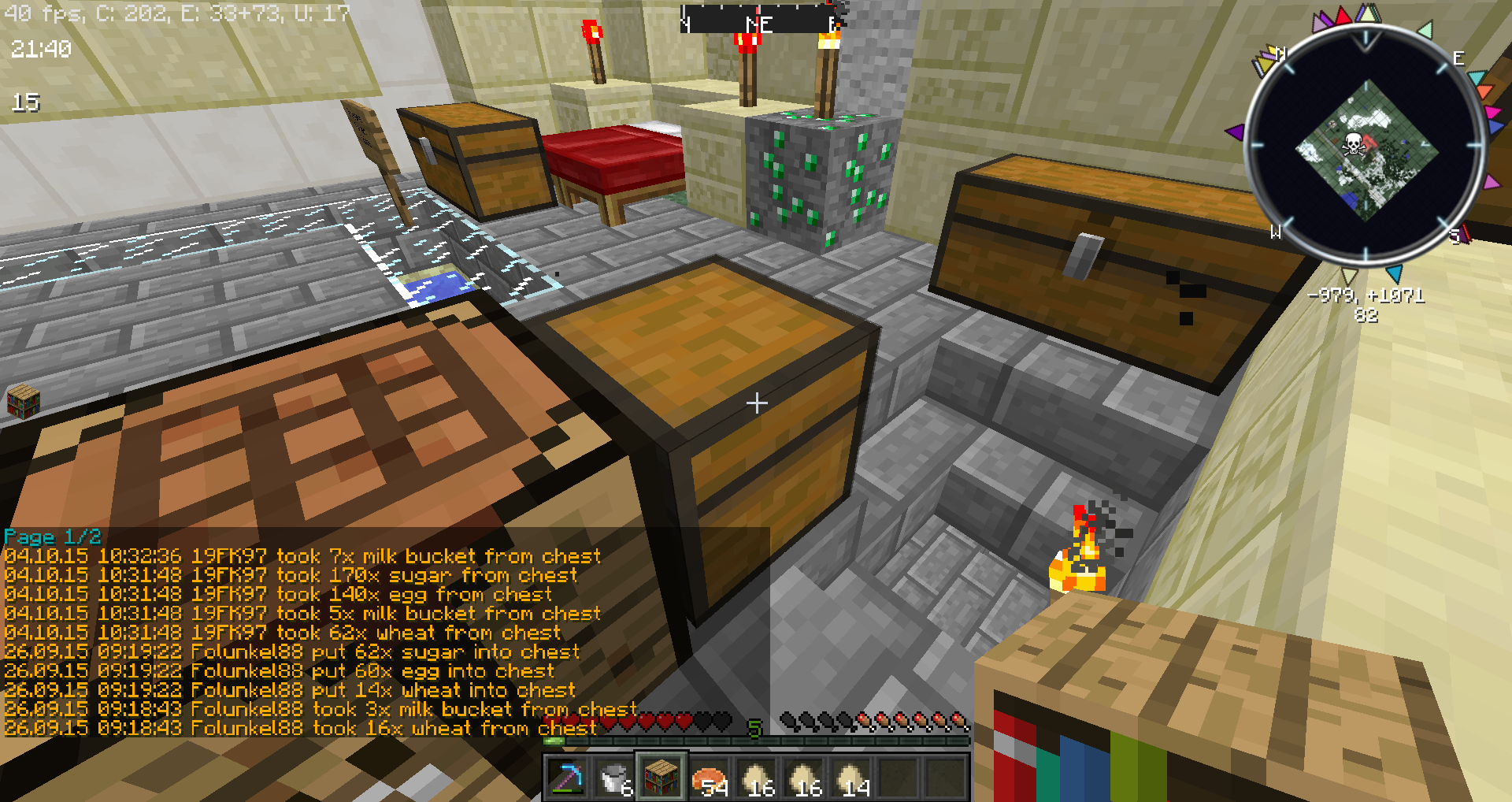Pick the egg stack of 14
The height and width of the screenshot is (802, 1512).
(850, 778)
